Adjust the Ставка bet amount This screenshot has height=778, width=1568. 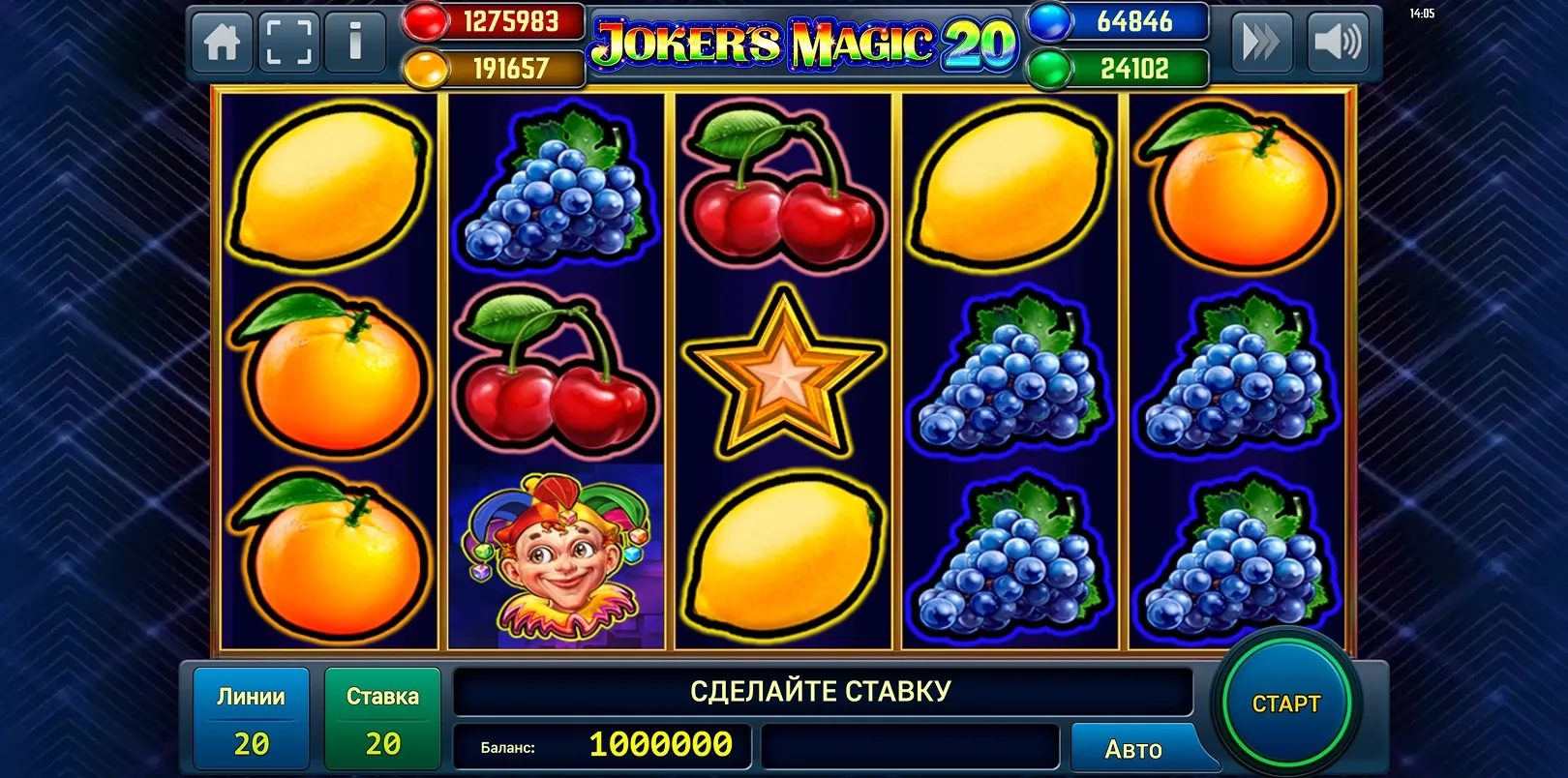[382, 718]
